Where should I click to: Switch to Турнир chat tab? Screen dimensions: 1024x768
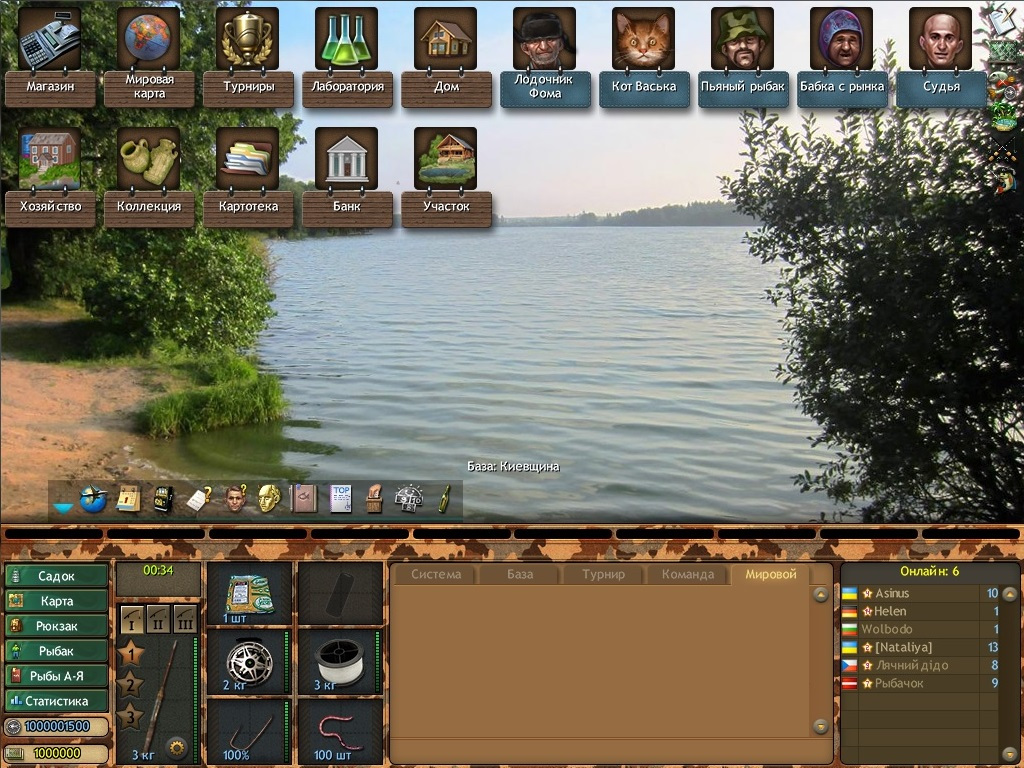point(604,574)
